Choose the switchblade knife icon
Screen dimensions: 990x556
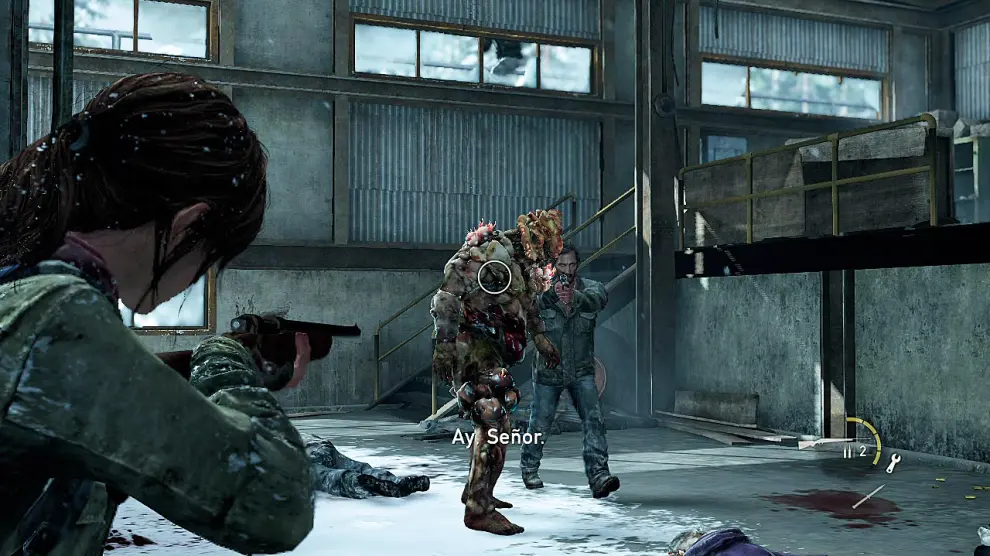868,494
